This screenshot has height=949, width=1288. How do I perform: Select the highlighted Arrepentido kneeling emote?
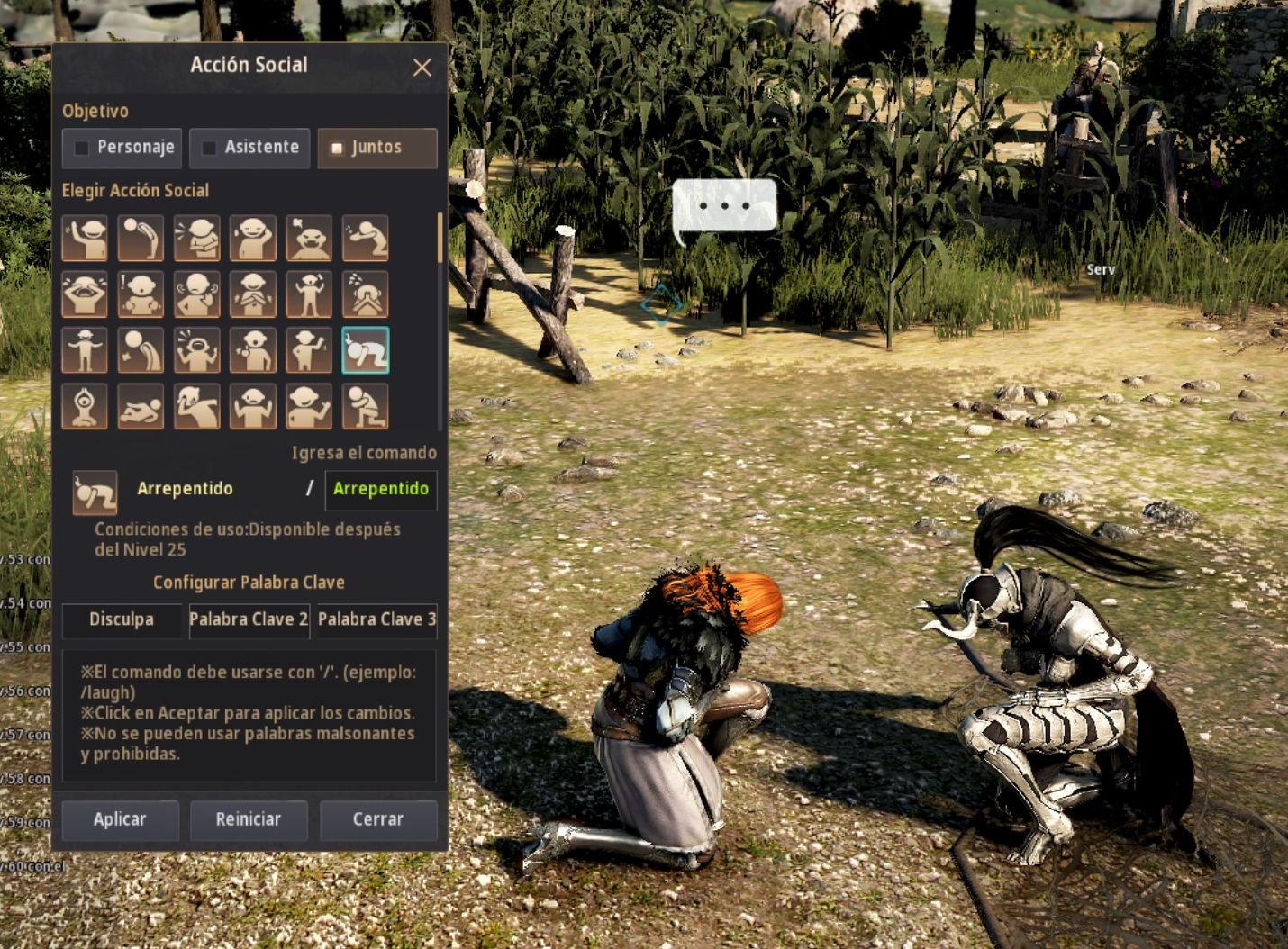coord(365,350)
